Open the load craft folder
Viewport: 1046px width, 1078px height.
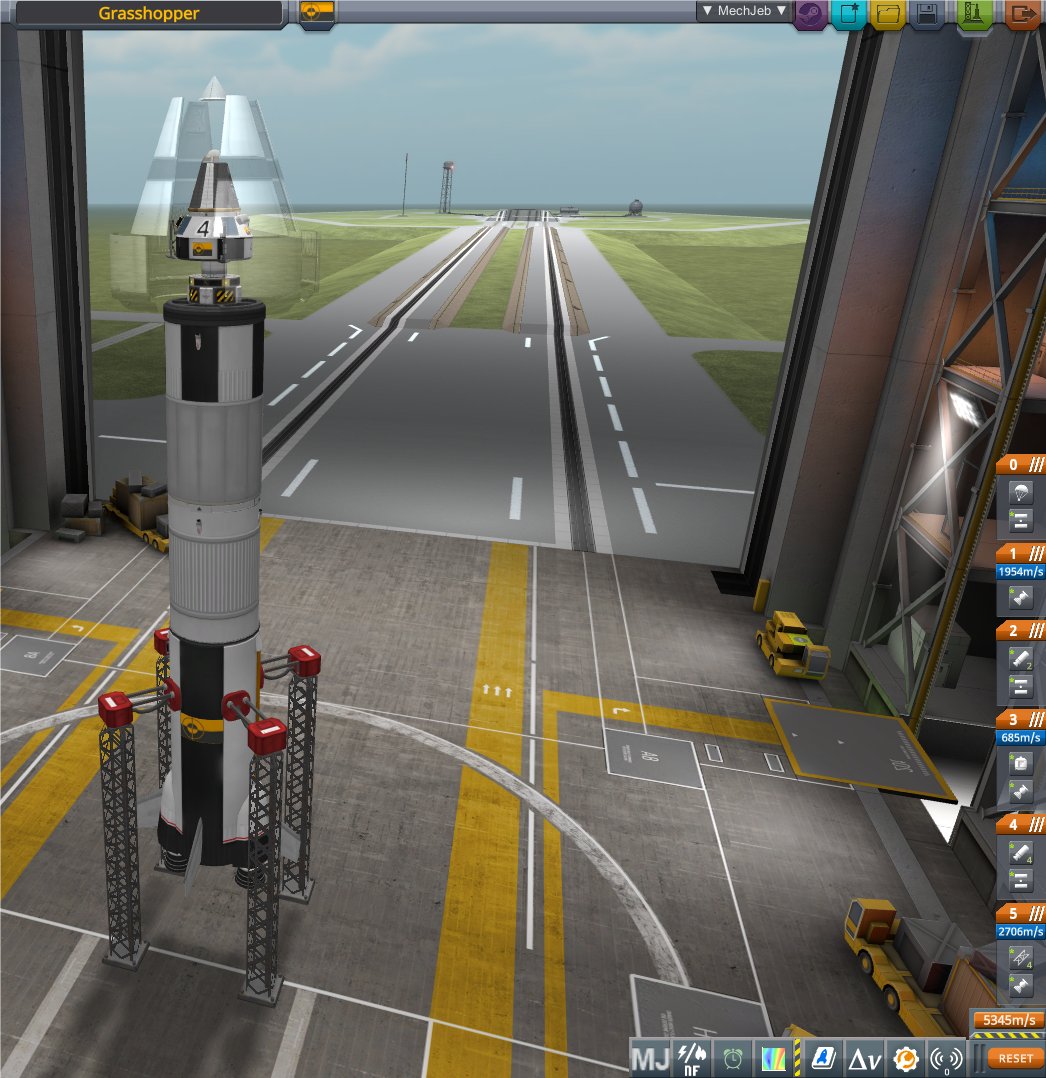pyautogui.click(x=887, y=15)
